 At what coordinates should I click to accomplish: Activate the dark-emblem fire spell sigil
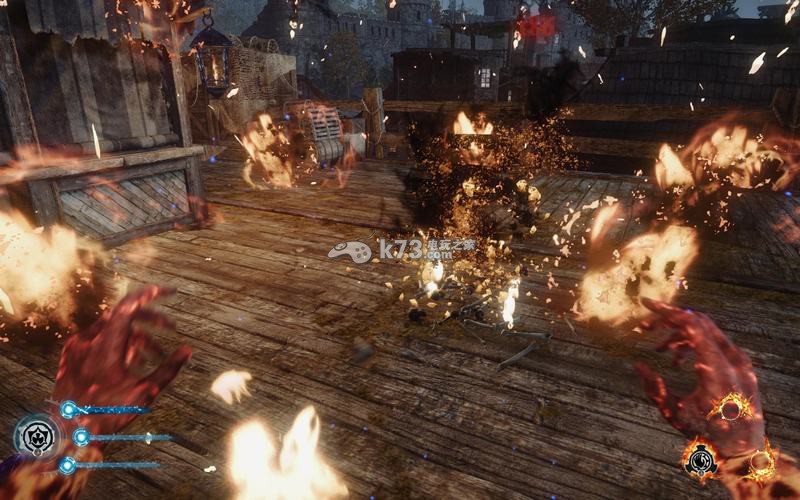pyautogui.click(x=700, y=459)
